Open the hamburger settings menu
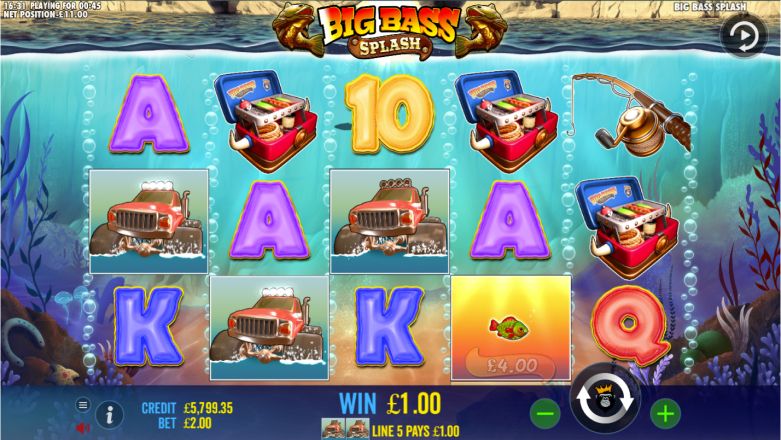The height and width of the screenshot is (440, 781). click(83, 405)
